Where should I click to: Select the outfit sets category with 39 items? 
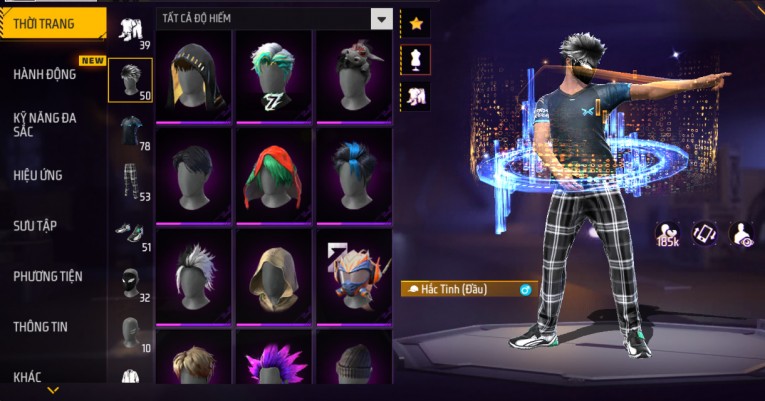[x=131, y=30]
